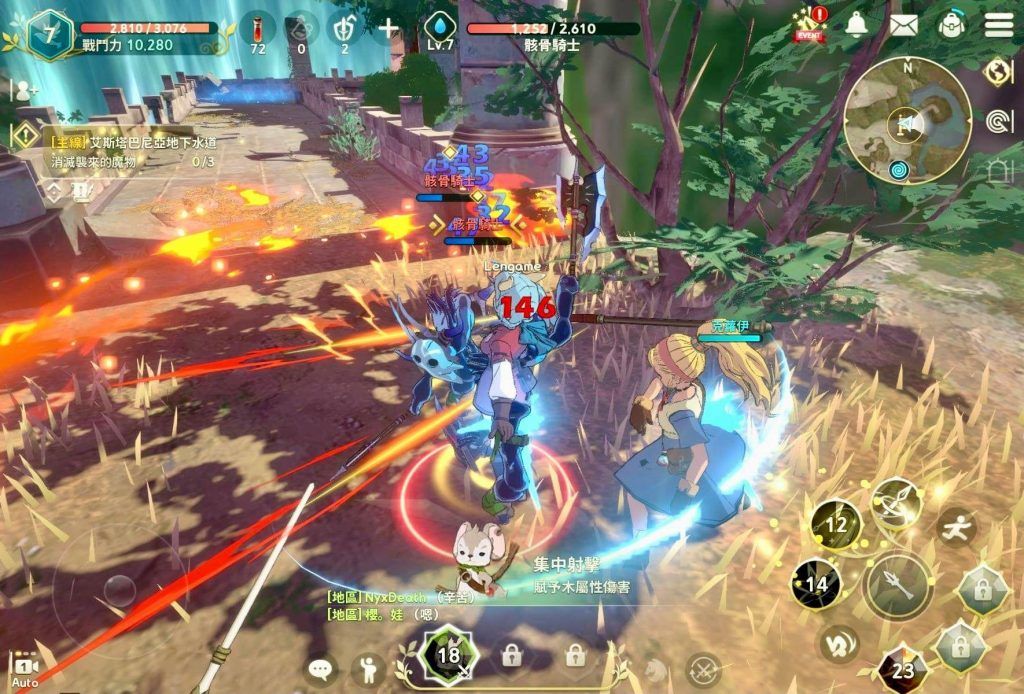
Task: Activate the running figure dash button
Action: click(x=957, y=527)
